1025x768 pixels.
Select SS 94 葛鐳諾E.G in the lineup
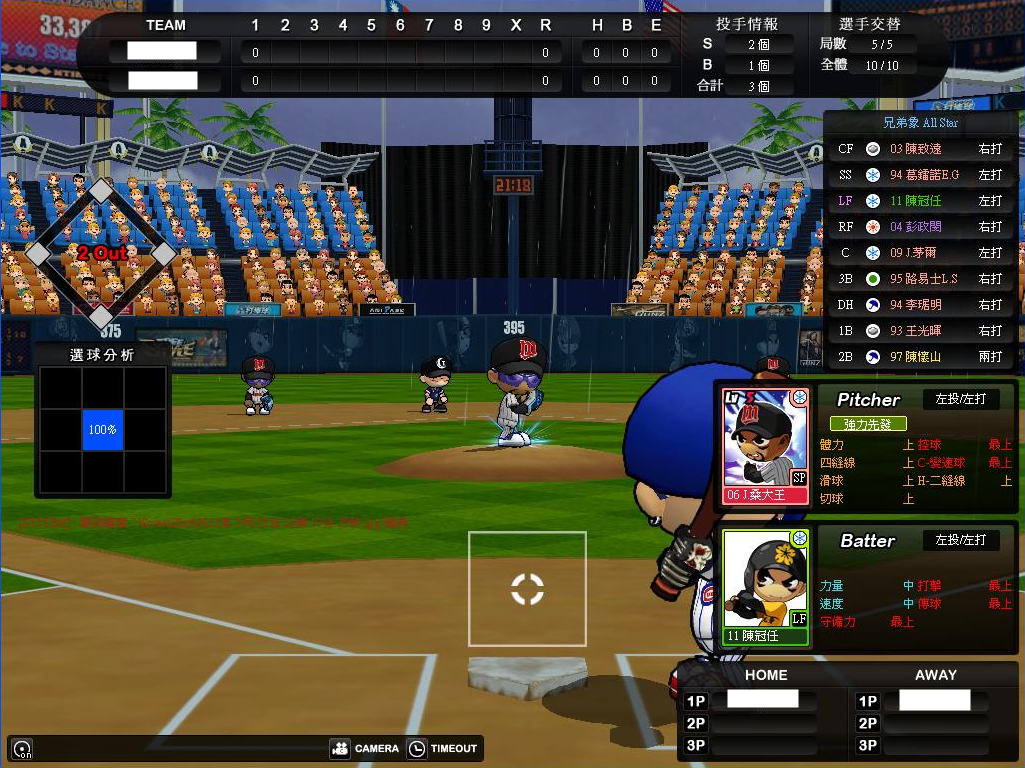click(920, 175)
